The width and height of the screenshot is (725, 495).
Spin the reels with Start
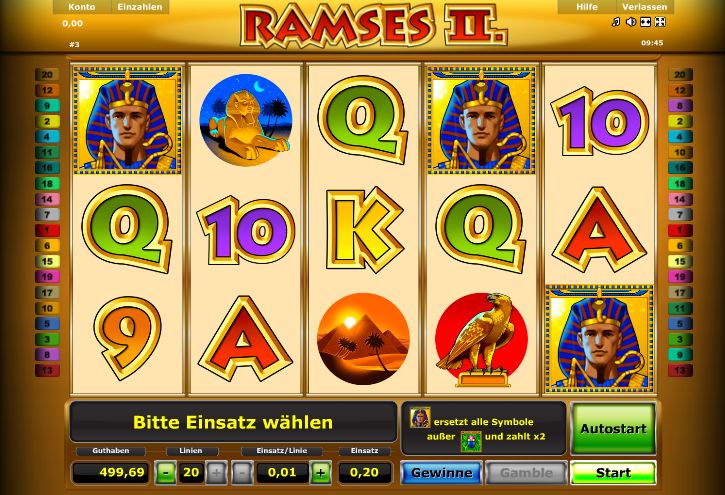click(x=612, y=473)
